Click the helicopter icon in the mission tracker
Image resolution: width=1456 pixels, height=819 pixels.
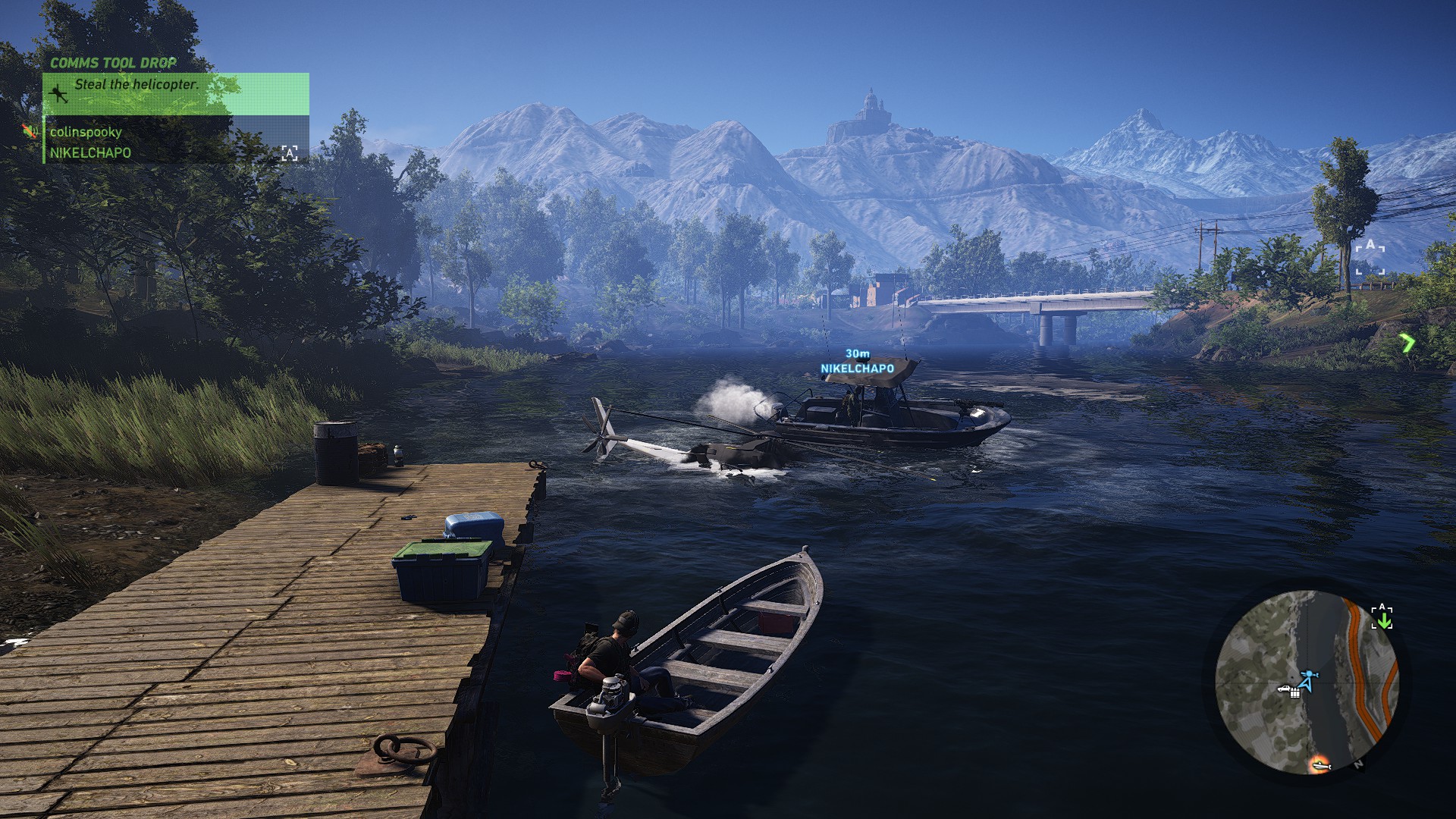(58, 93)
